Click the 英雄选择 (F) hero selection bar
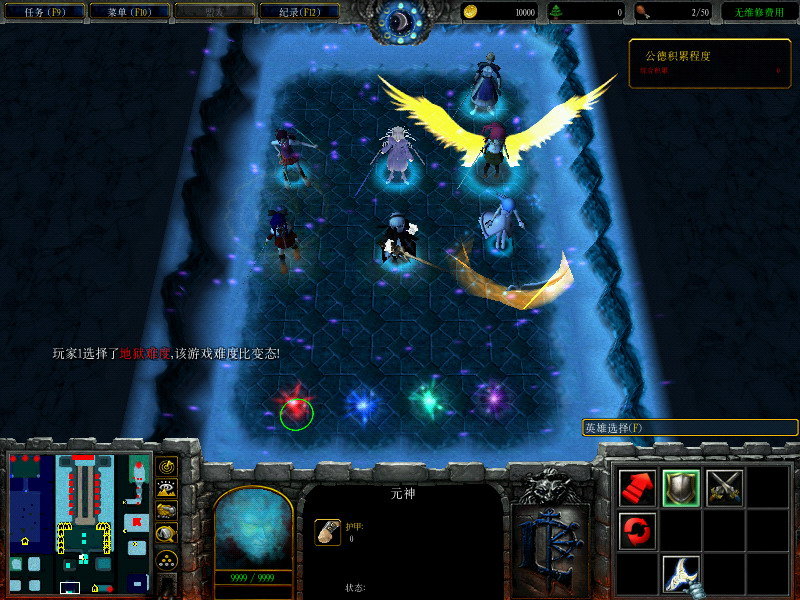Screen dimensions: 800x600 [690, 427]
